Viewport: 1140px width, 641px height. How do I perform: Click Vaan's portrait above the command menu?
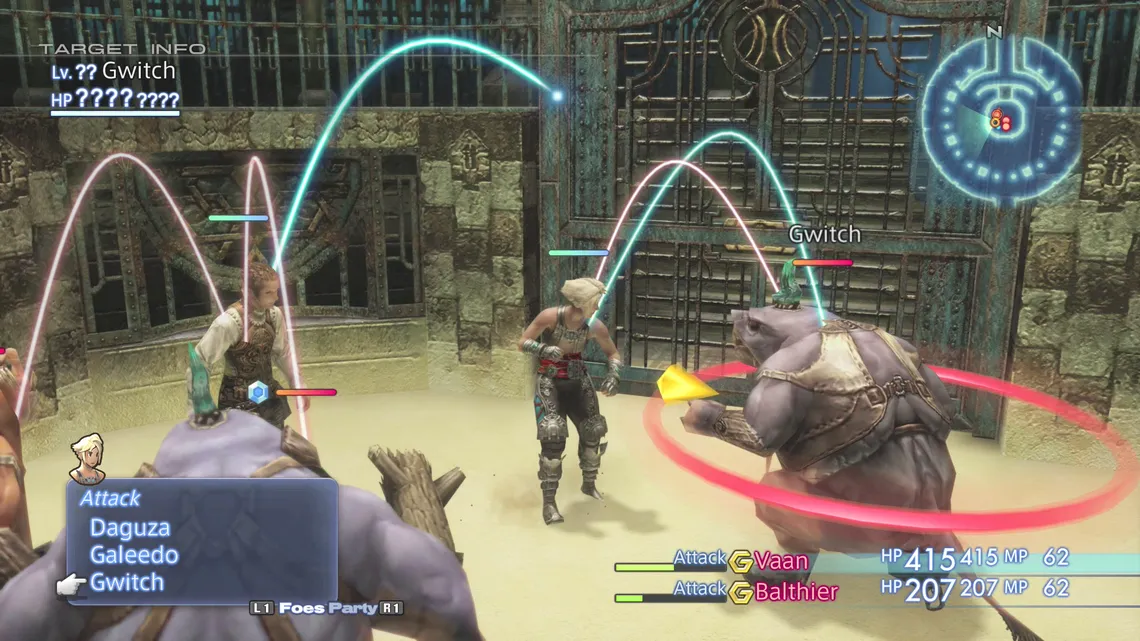pyautogui.click(x=88, y=457)
